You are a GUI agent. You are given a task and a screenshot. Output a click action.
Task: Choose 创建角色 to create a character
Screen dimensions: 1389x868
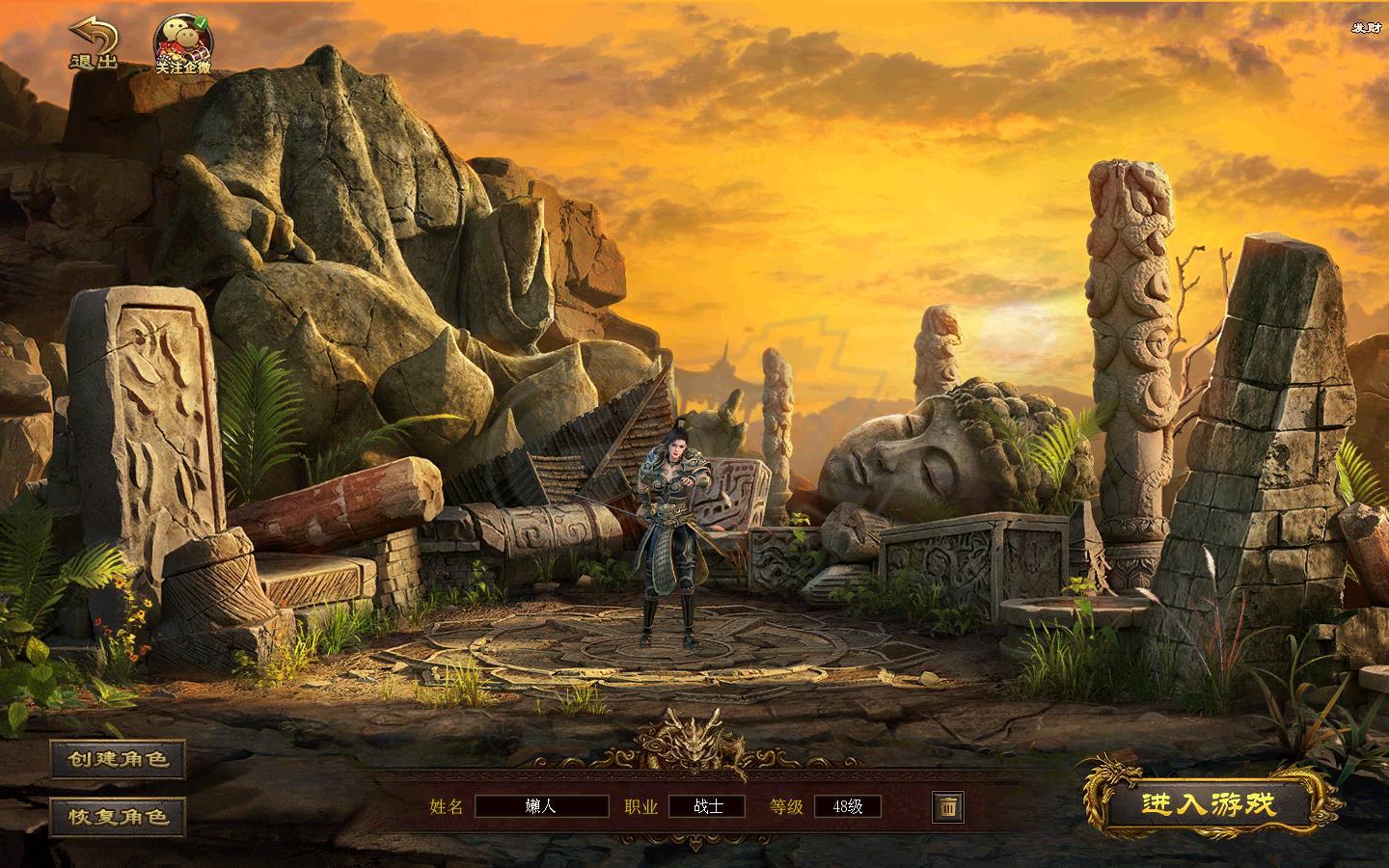tap(118, 759)
